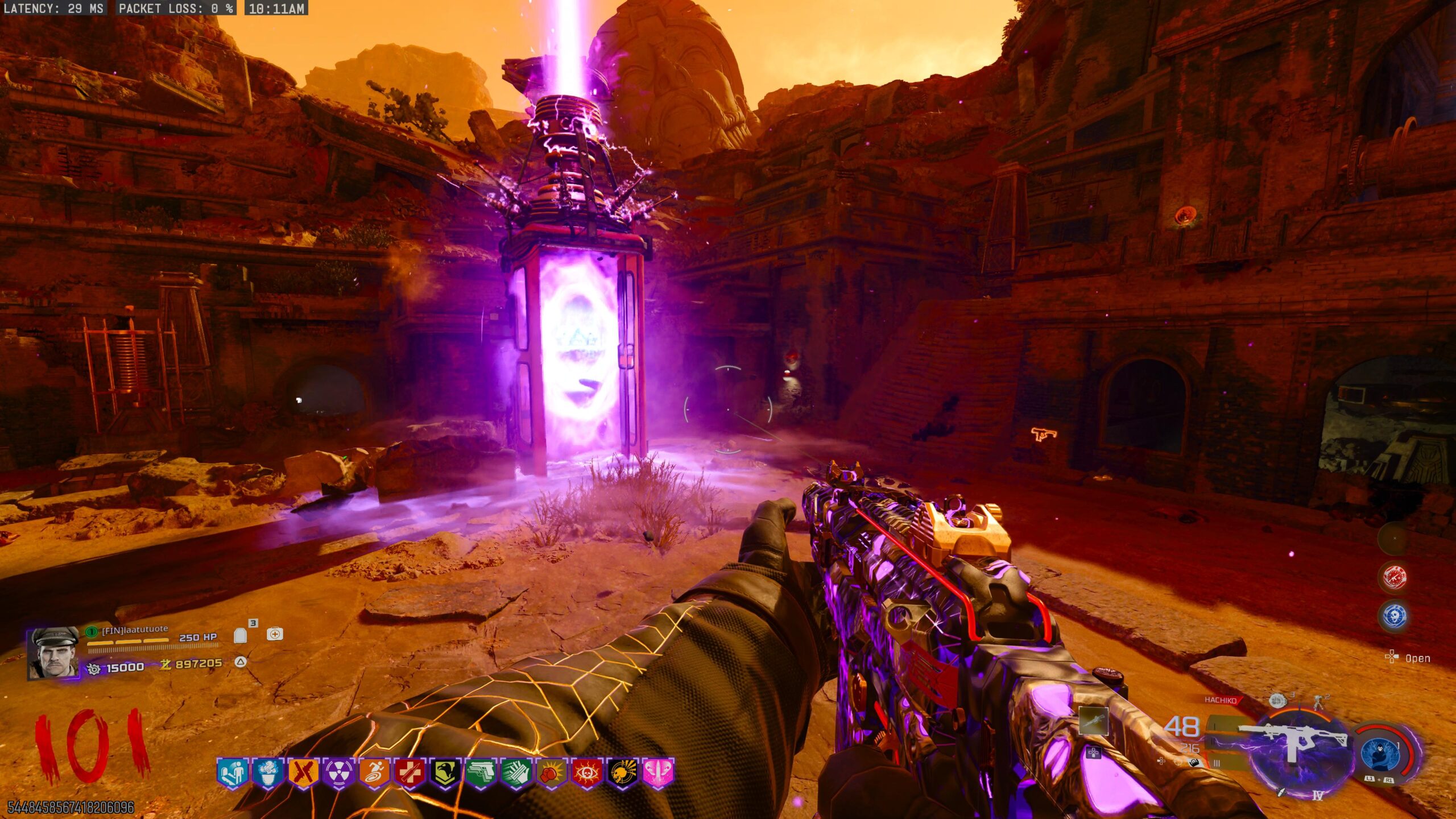Viewport: 1456px width, 819px height.
Task: Click the armor plate icon near health
Action: [241, 634]
